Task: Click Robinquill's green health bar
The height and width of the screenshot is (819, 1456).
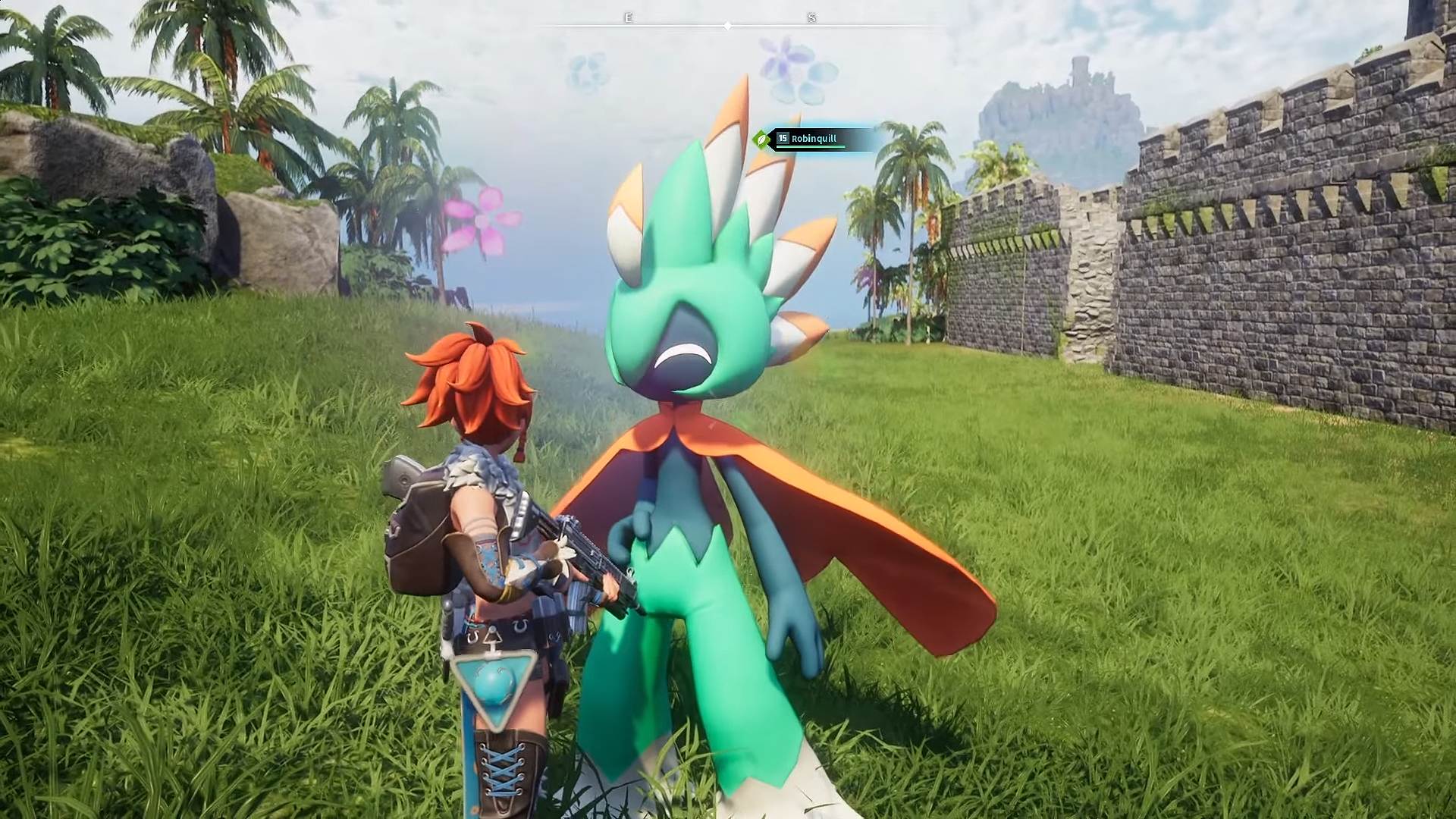Action: 811,147
